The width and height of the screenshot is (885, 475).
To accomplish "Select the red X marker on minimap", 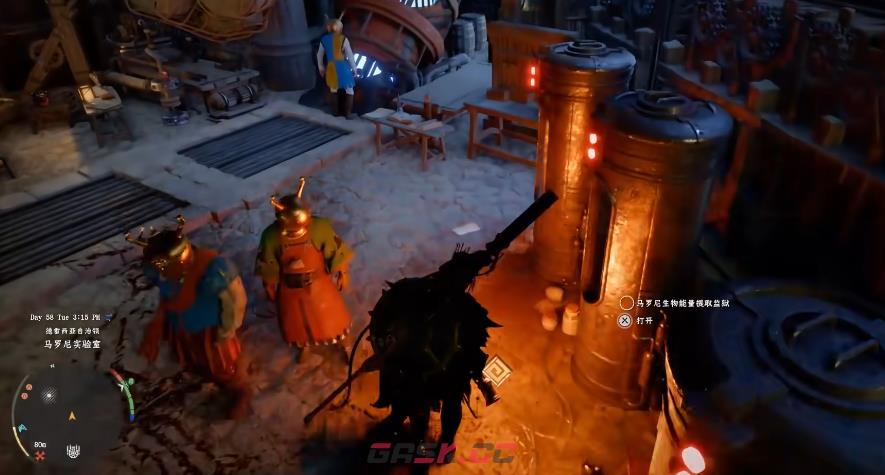I will [40, 454].
